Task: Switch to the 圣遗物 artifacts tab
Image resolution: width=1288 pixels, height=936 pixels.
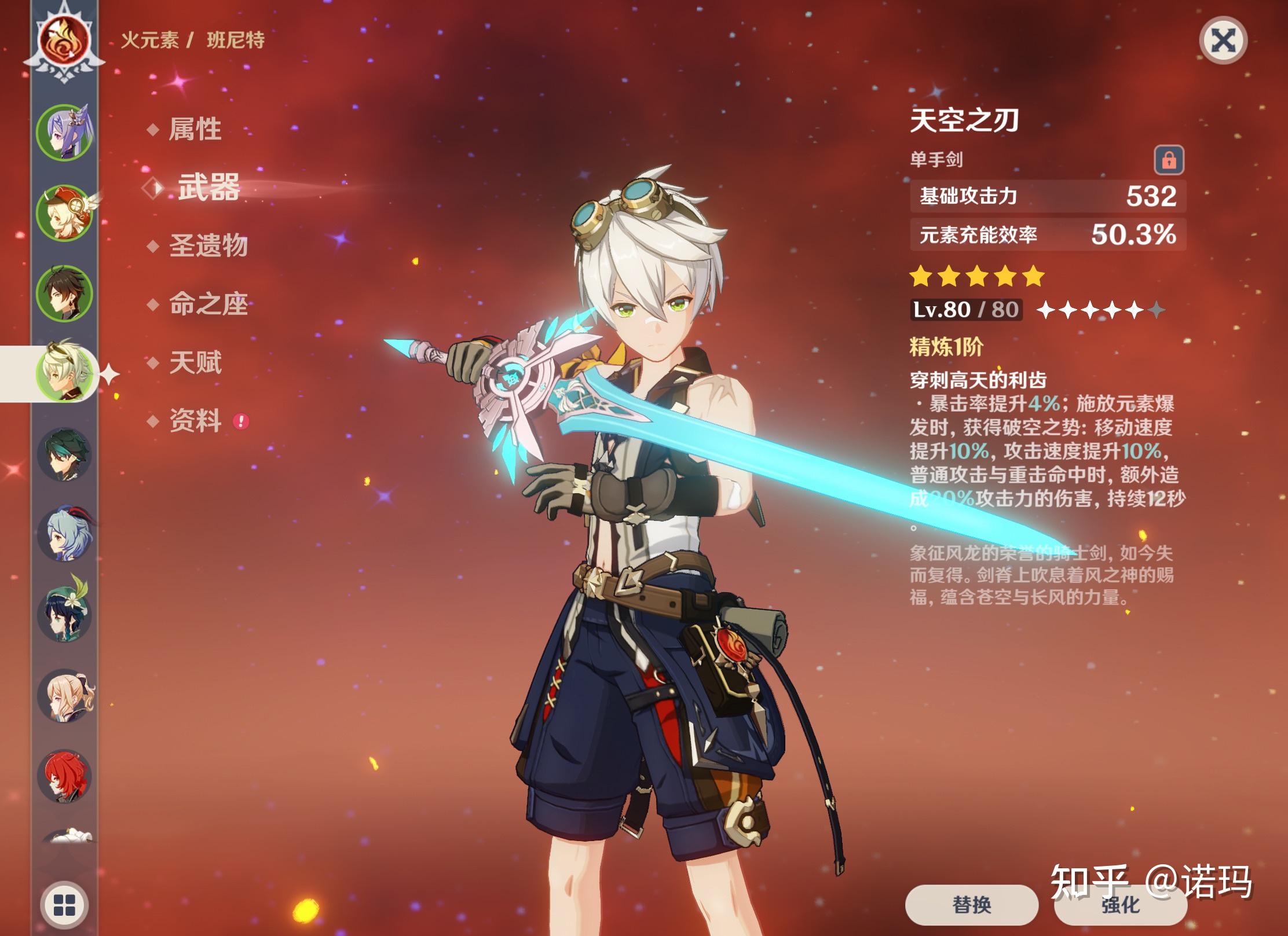Action: click(x=208, y=246)
